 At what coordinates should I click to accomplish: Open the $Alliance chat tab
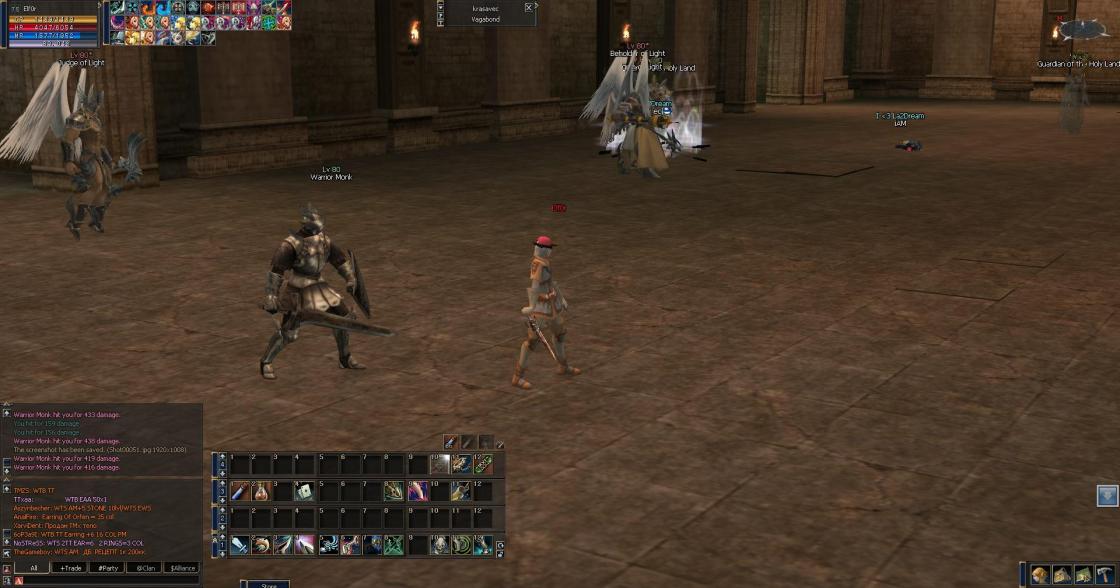182,567
